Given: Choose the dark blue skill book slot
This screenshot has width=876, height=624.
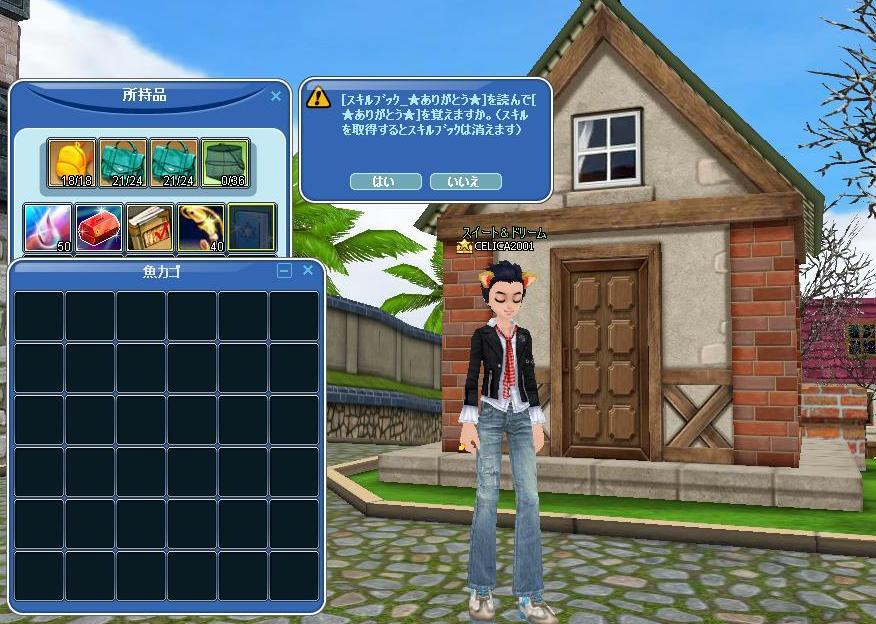Looking at the screenshot, I should point(251,227).
